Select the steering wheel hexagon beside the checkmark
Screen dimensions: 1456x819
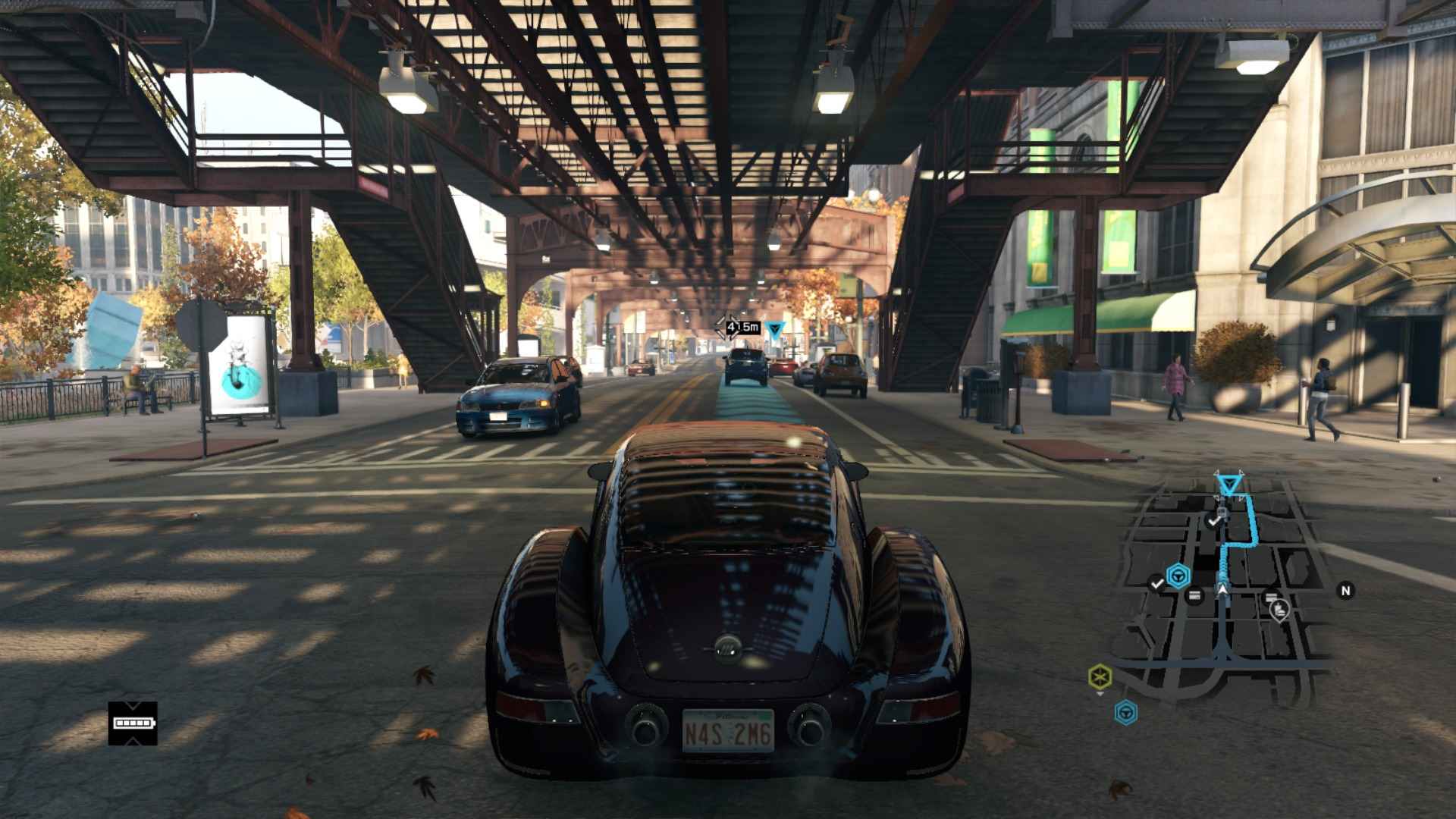point(1178,577)
